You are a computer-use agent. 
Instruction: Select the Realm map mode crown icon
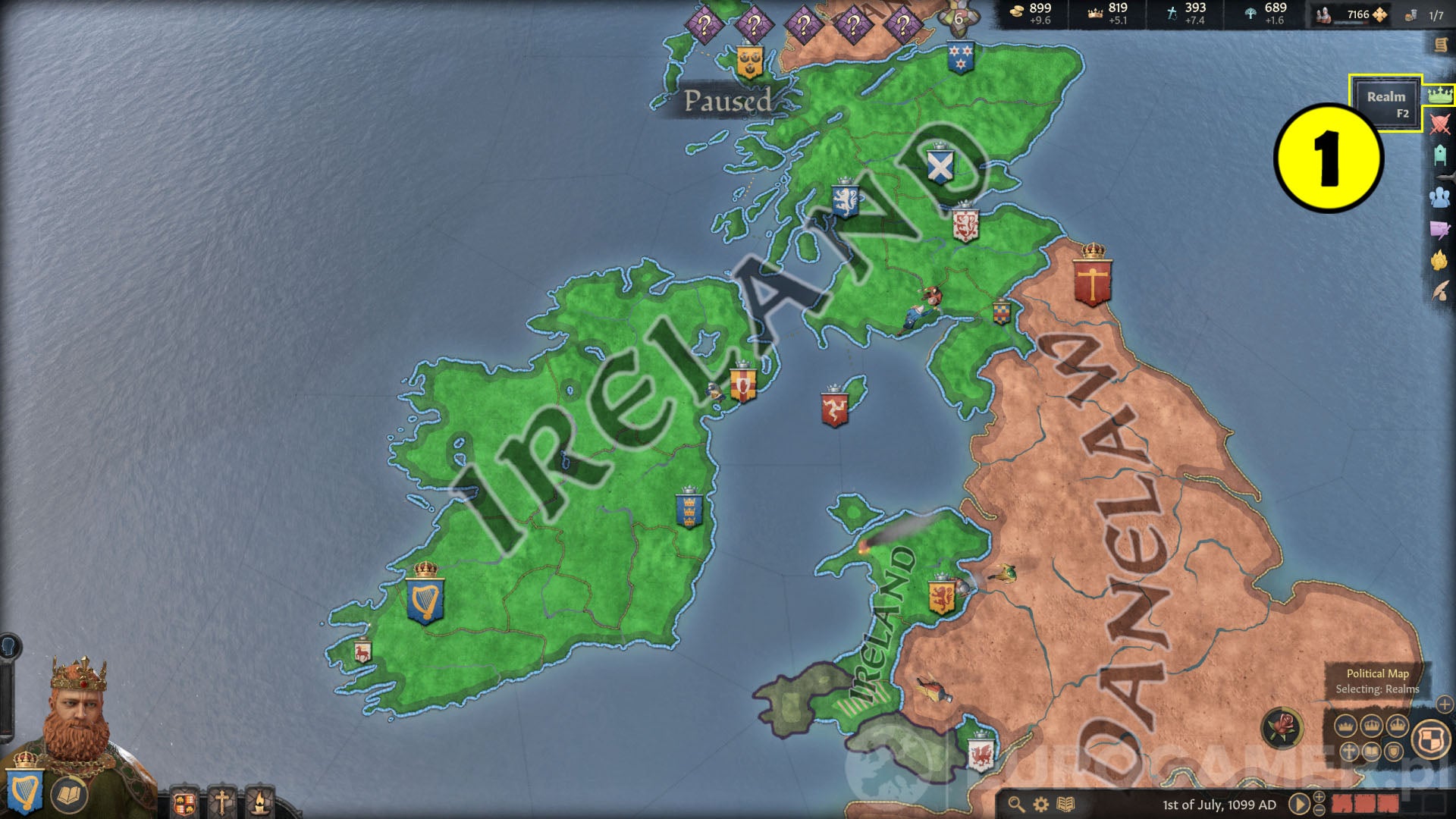1439,95
